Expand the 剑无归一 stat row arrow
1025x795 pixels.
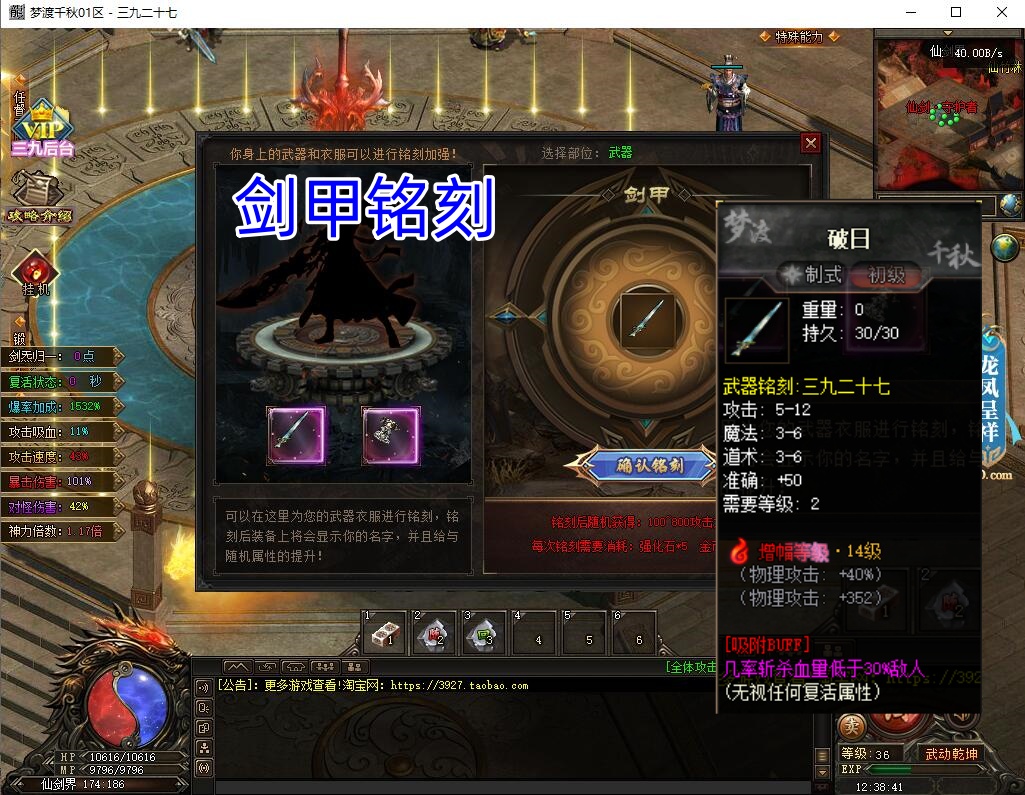point(118,356)
